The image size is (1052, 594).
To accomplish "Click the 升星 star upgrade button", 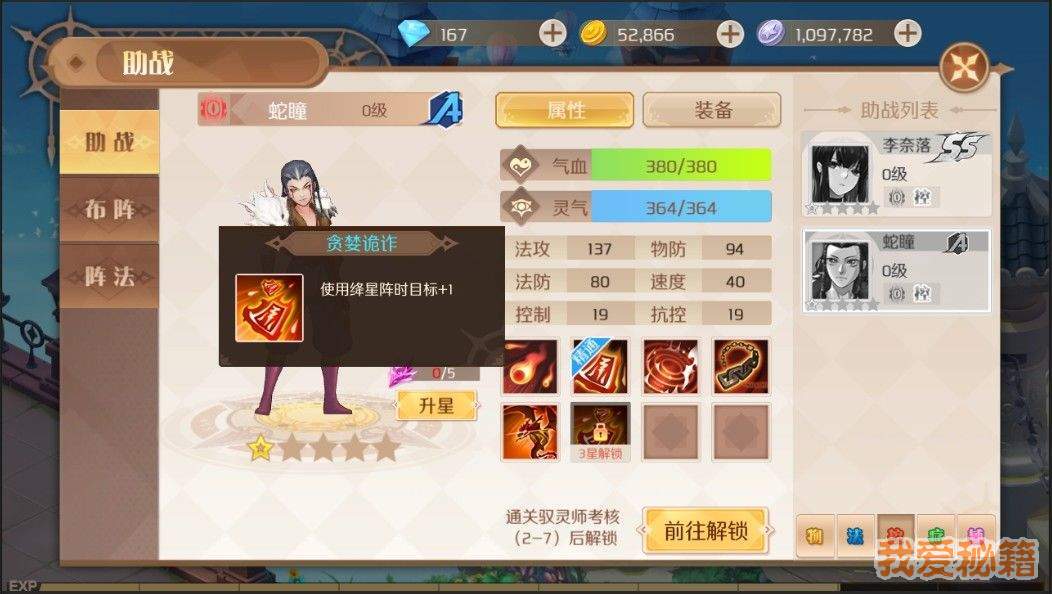I will click(438, 405).
